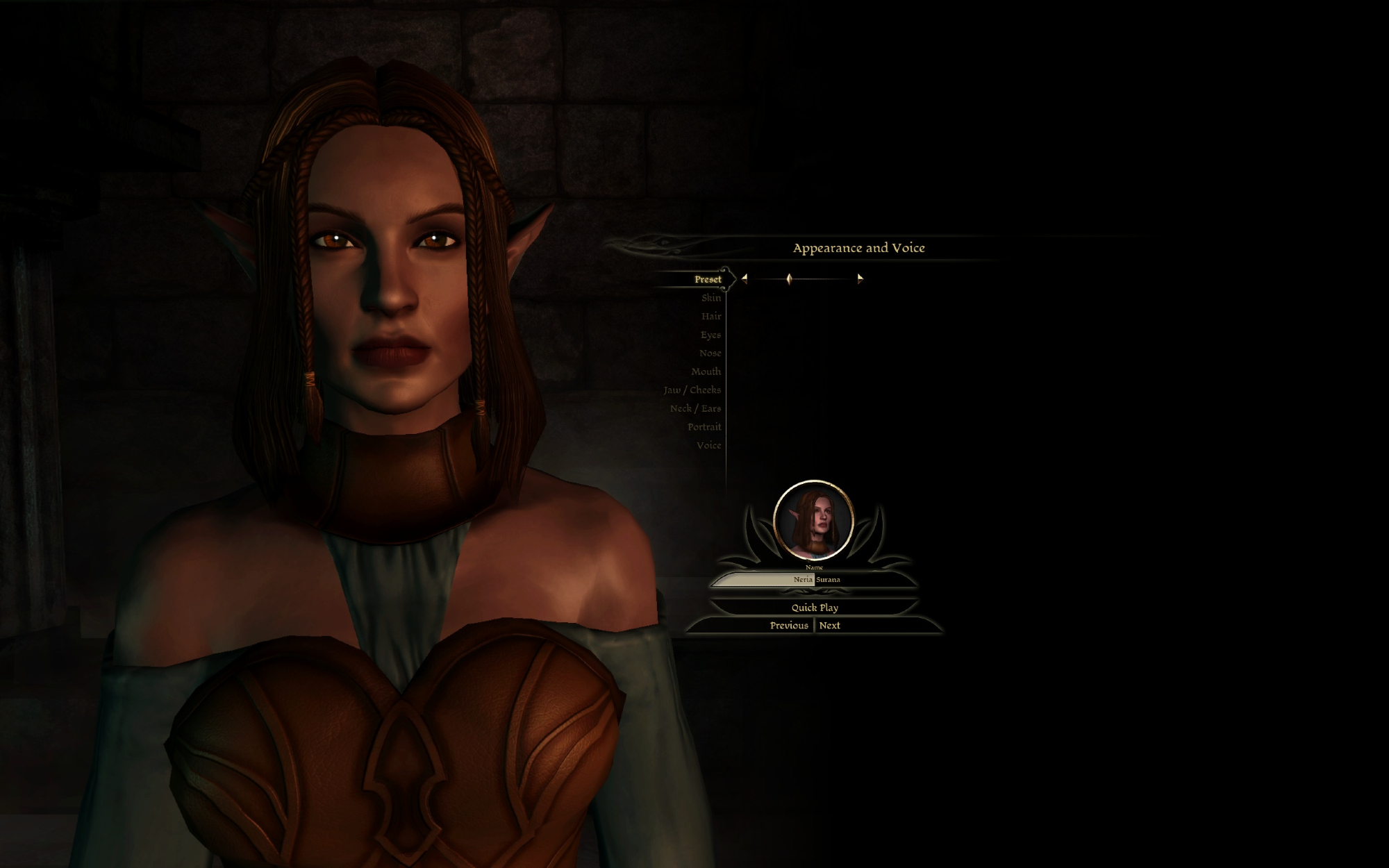Click the character portrait thumbnail

813,520
